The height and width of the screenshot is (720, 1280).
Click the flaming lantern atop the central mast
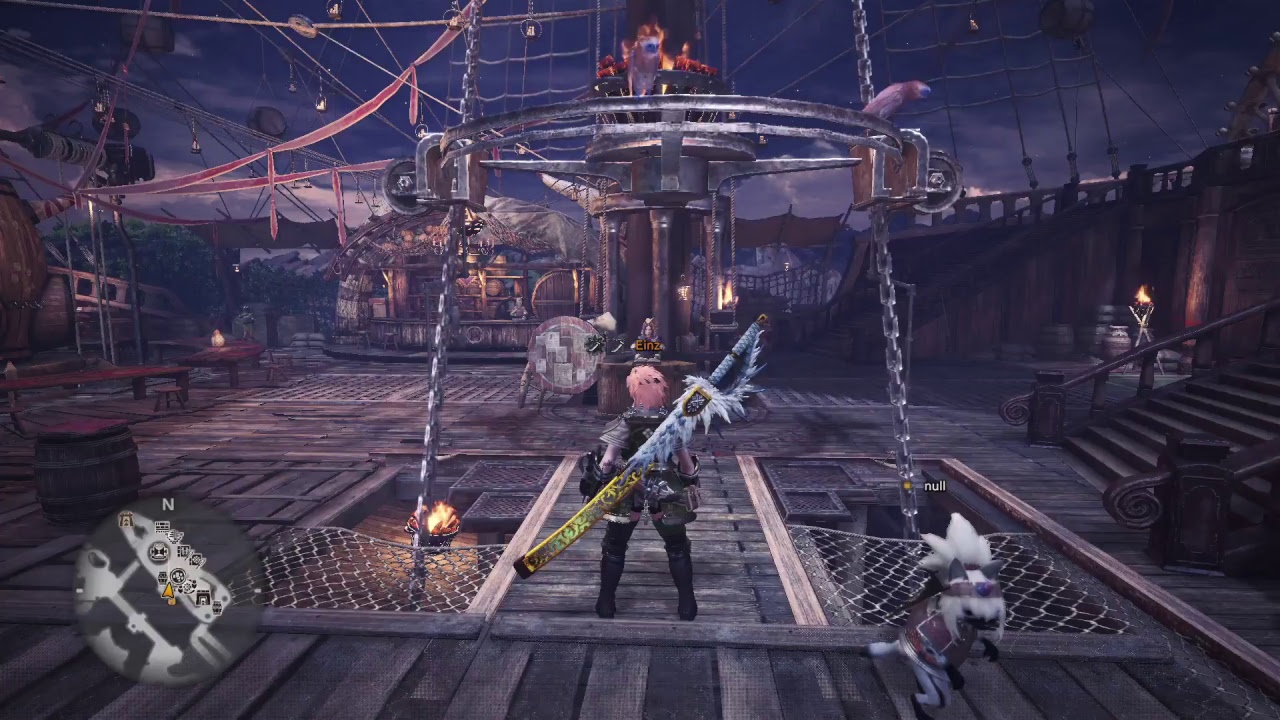[650, 40]
